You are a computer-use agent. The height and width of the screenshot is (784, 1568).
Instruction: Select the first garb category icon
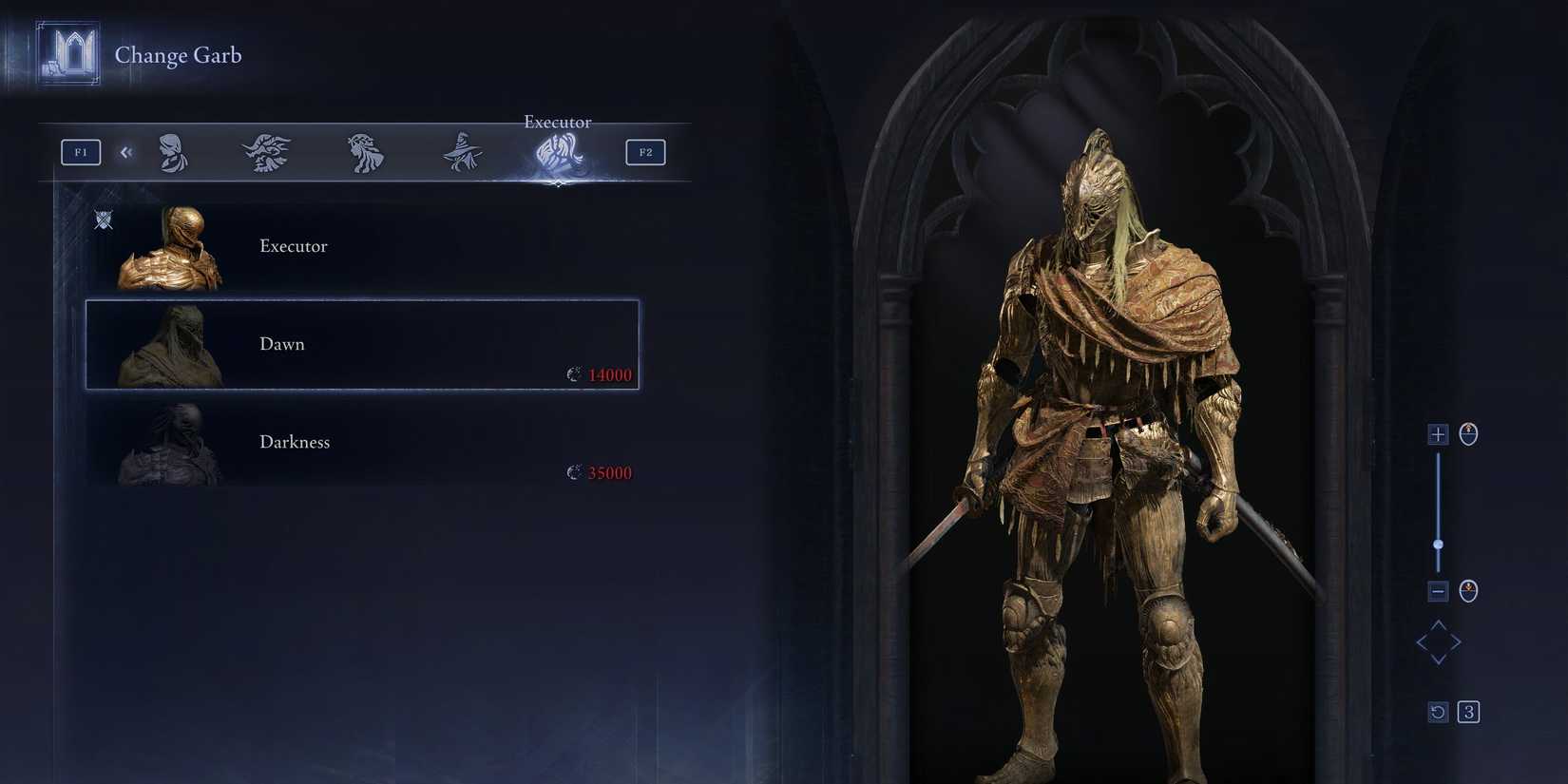click(172, 152)
